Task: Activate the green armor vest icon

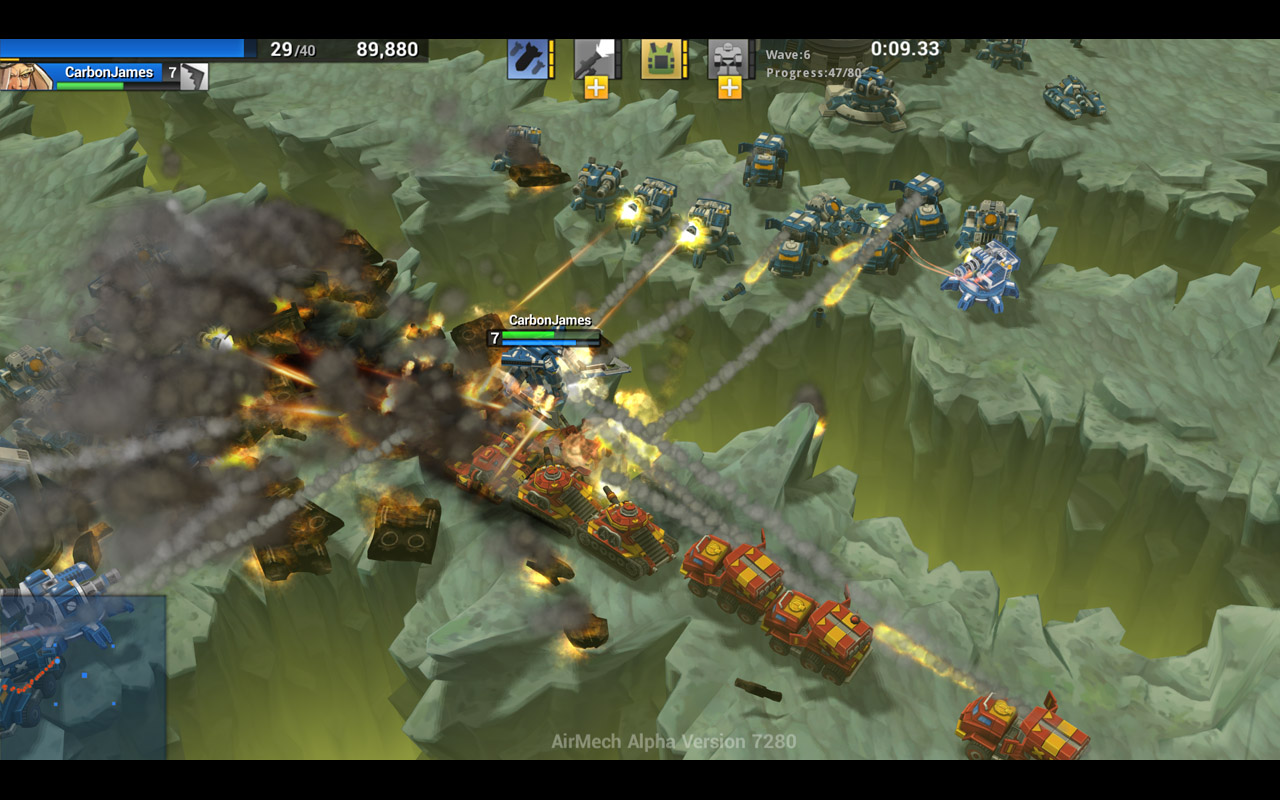Action: coord(660,58)
